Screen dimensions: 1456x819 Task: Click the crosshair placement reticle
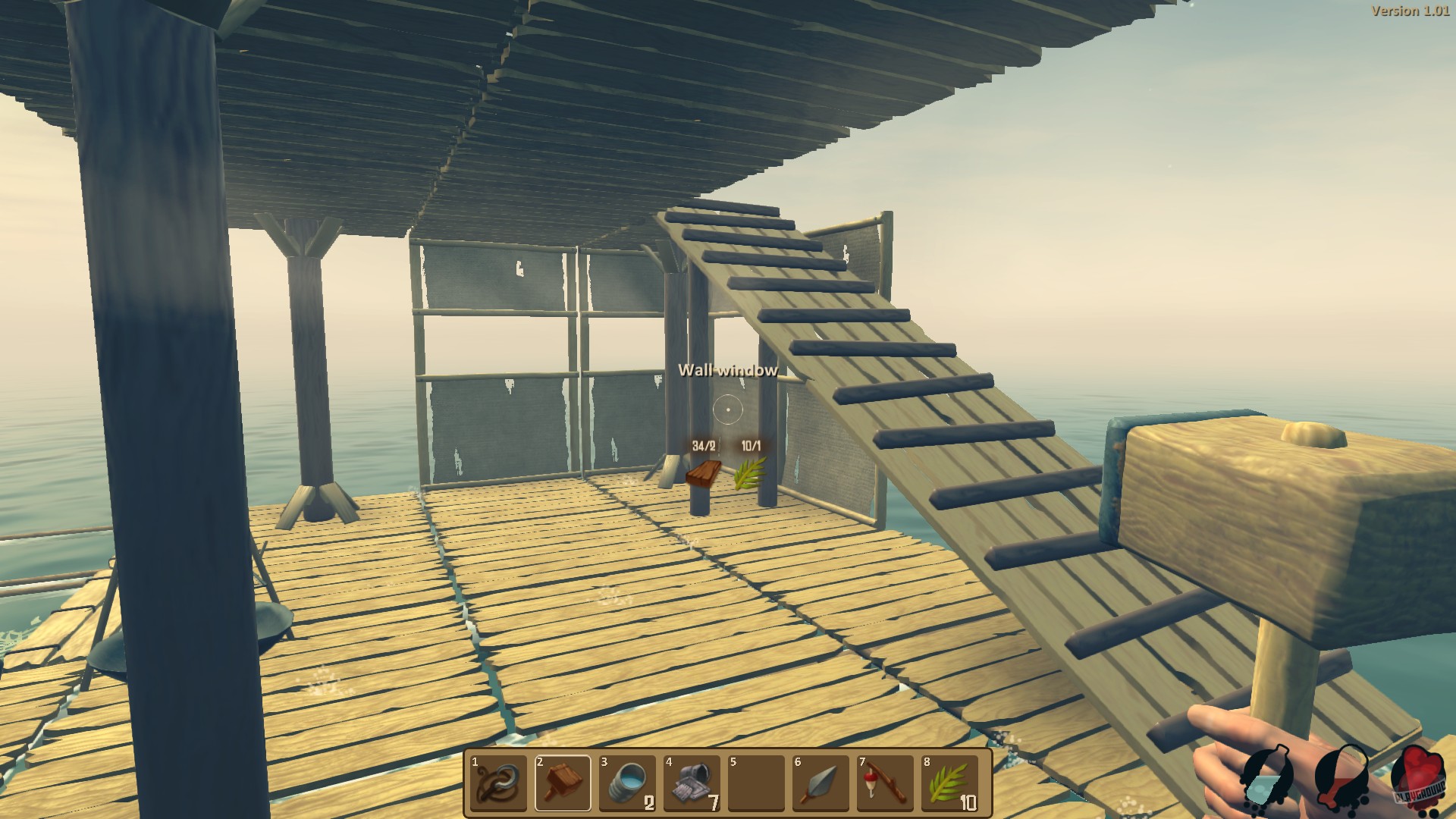(728, 409)
